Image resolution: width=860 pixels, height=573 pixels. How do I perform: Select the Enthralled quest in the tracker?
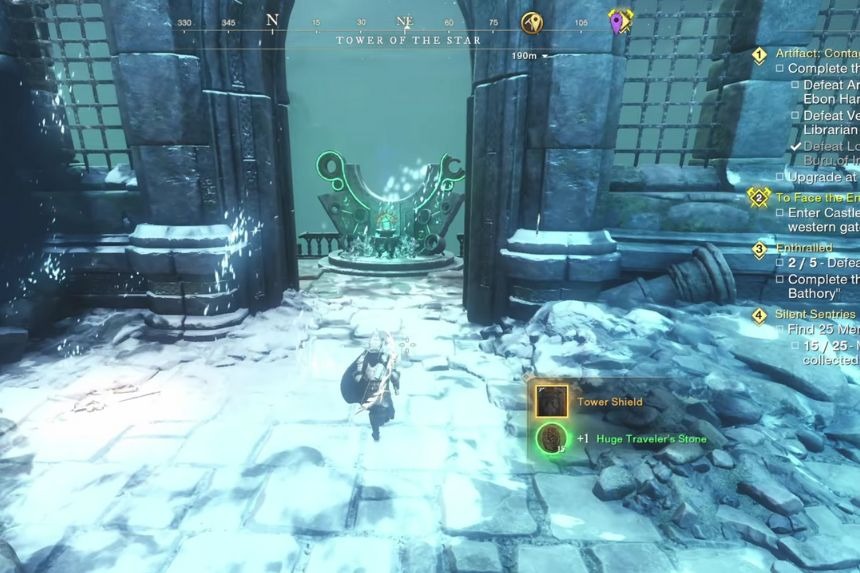804,248
